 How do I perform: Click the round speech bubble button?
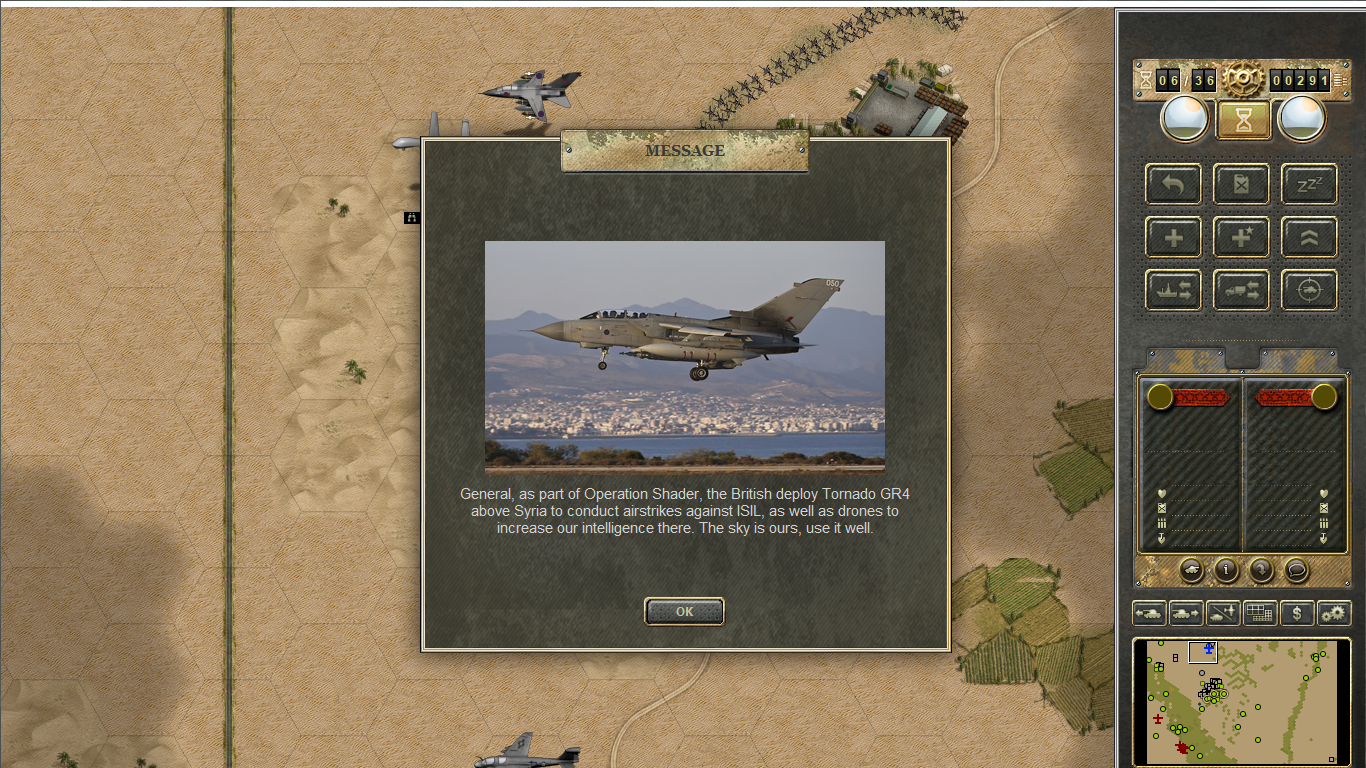click(x=1296, y=570)
